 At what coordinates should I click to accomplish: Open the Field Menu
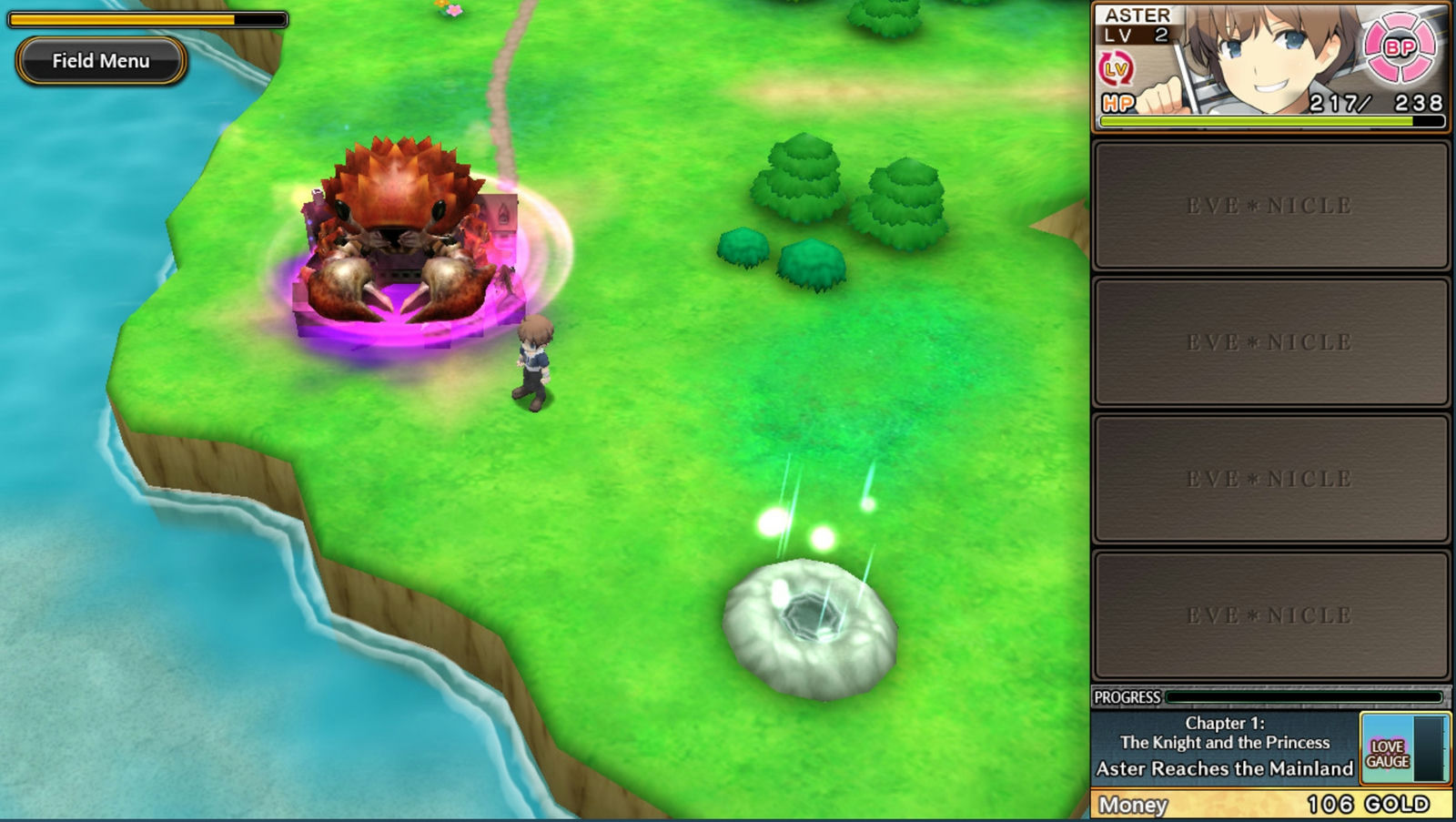tap(101, 61)
